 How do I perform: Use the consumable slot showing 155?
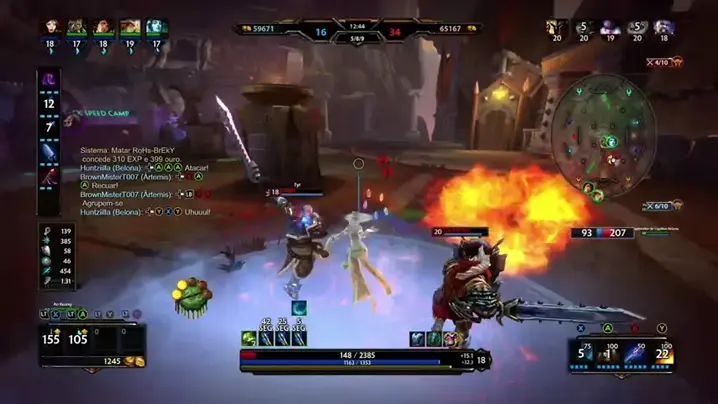(51, 337)
